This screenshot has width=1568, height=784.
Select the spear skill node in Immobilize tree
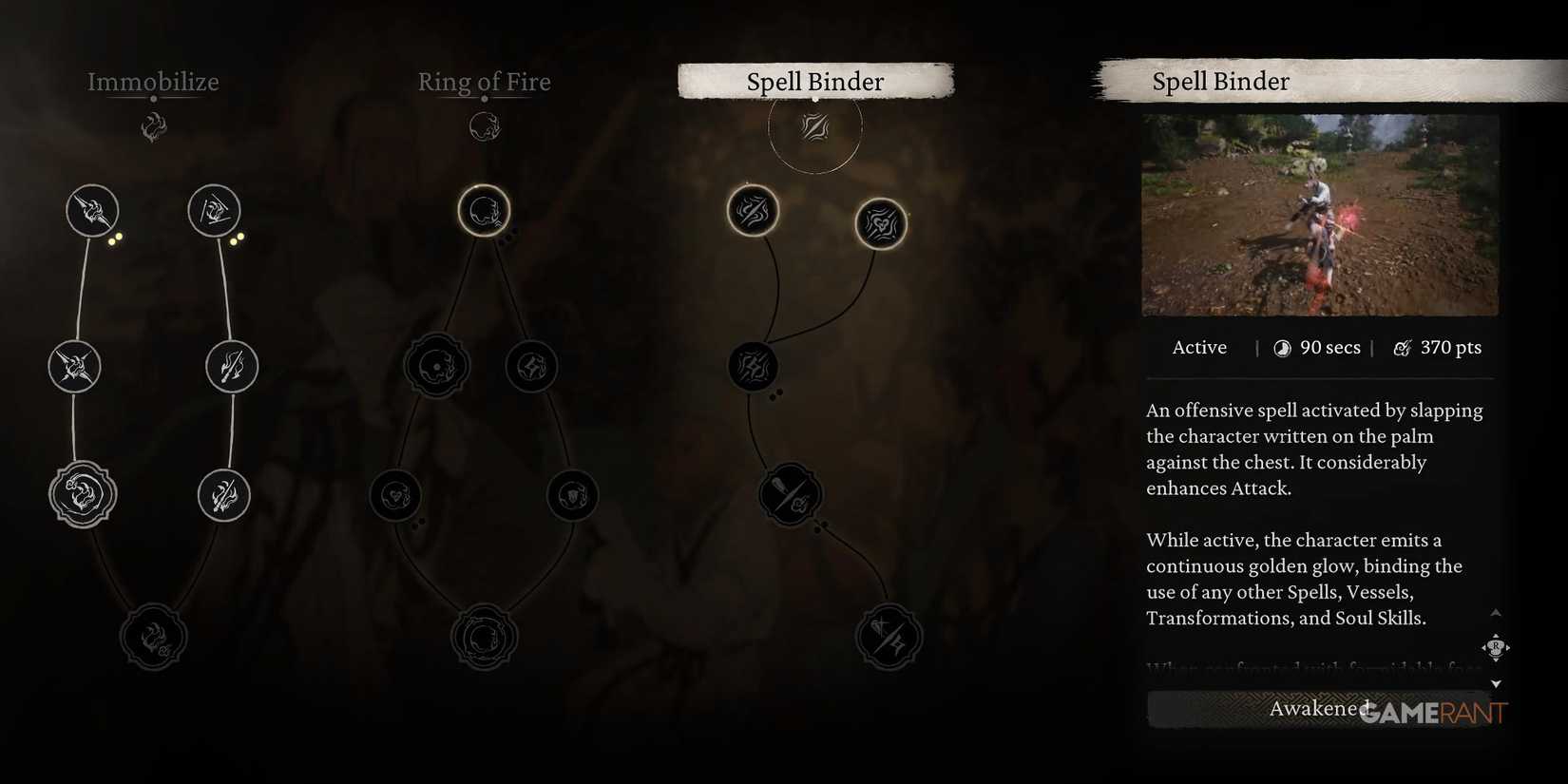(90, 211)
